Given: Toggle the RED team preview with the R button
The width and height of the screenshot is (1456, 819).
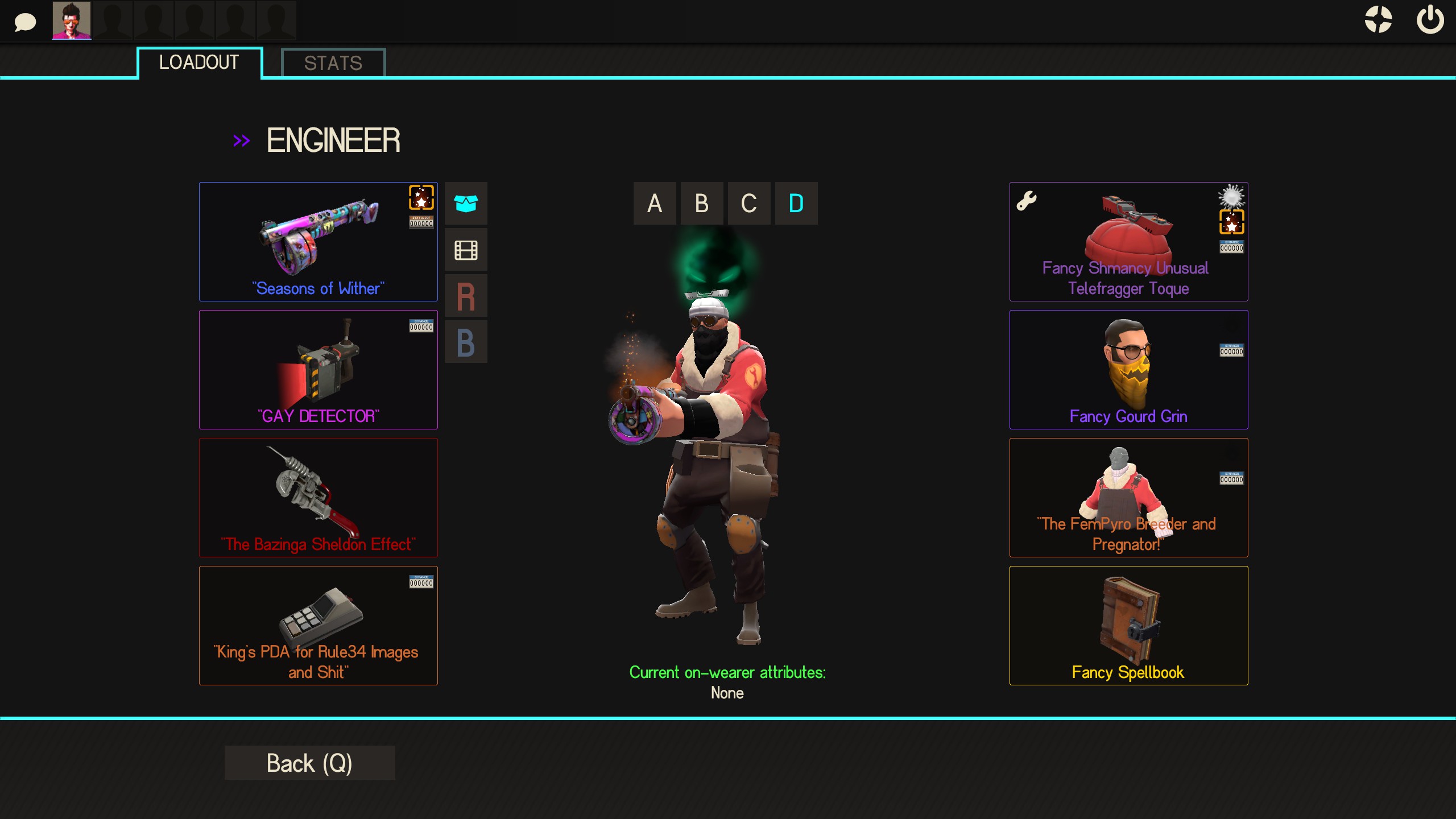Looking at the screenshot, I should [466, 295].
